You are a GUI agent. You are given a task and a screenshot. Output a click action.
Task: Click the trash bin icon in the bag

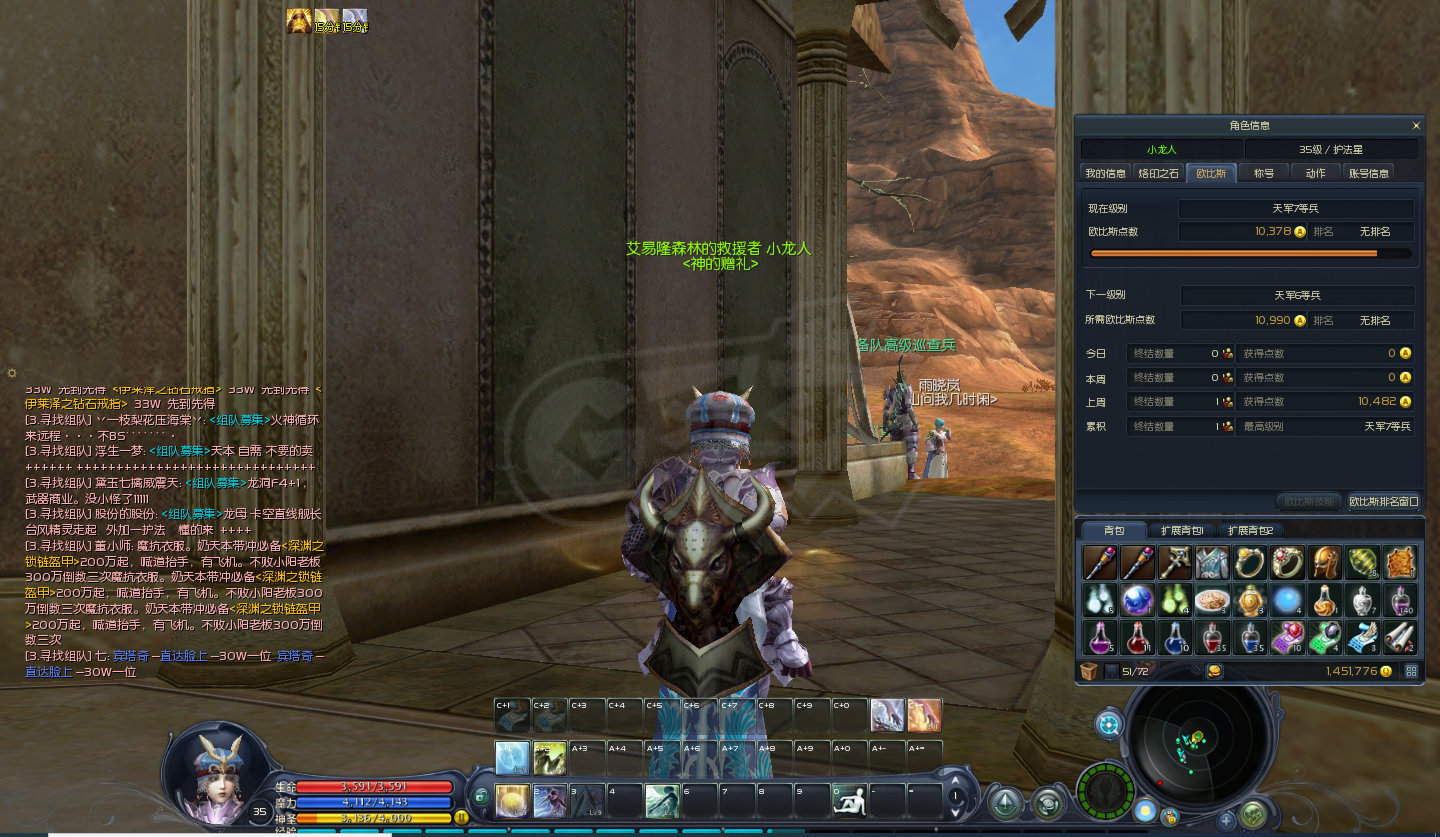tap(1089, 671)
